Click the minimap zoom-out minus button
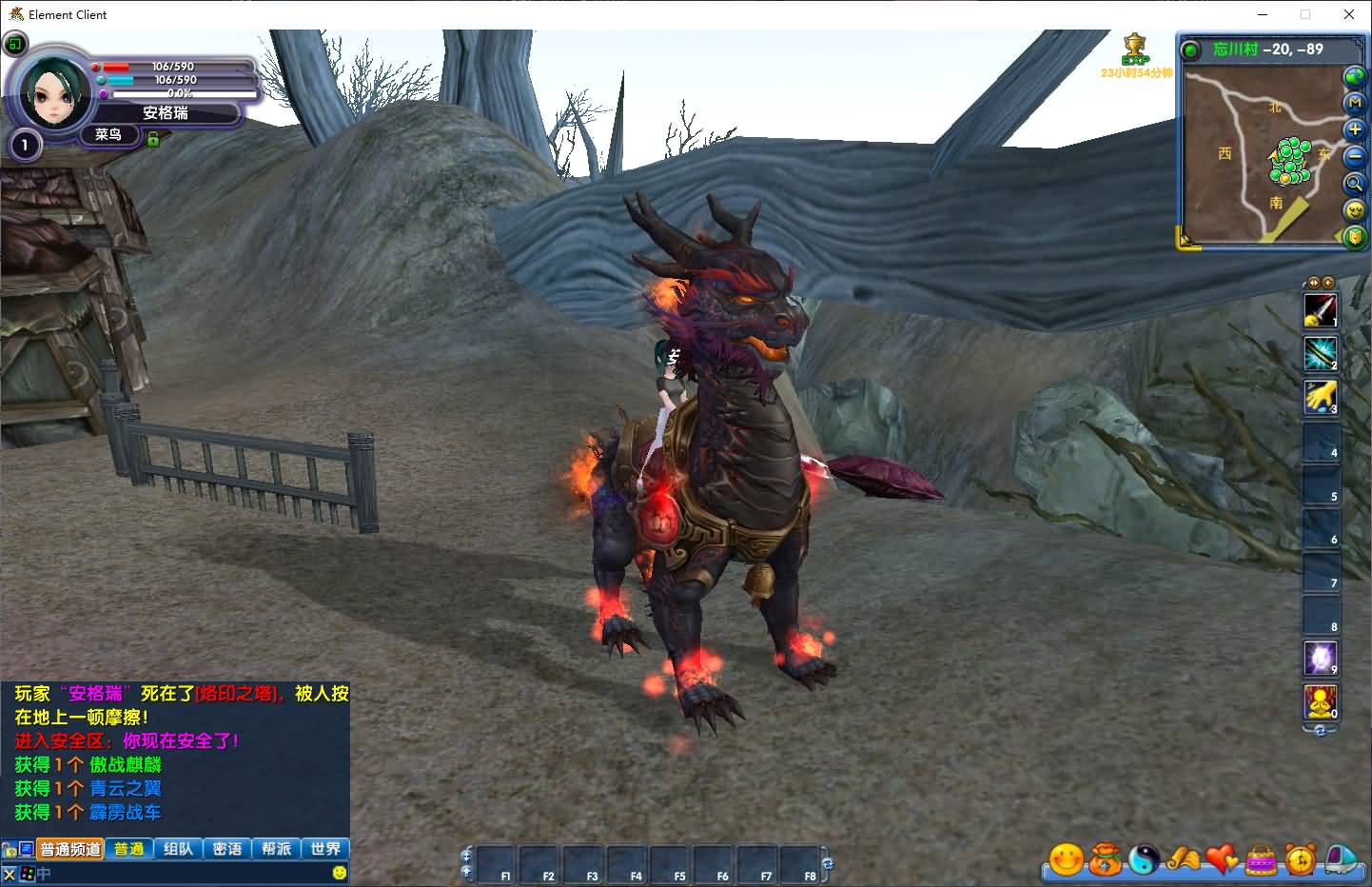The image size is (1372, 887). click(1354, 156)
